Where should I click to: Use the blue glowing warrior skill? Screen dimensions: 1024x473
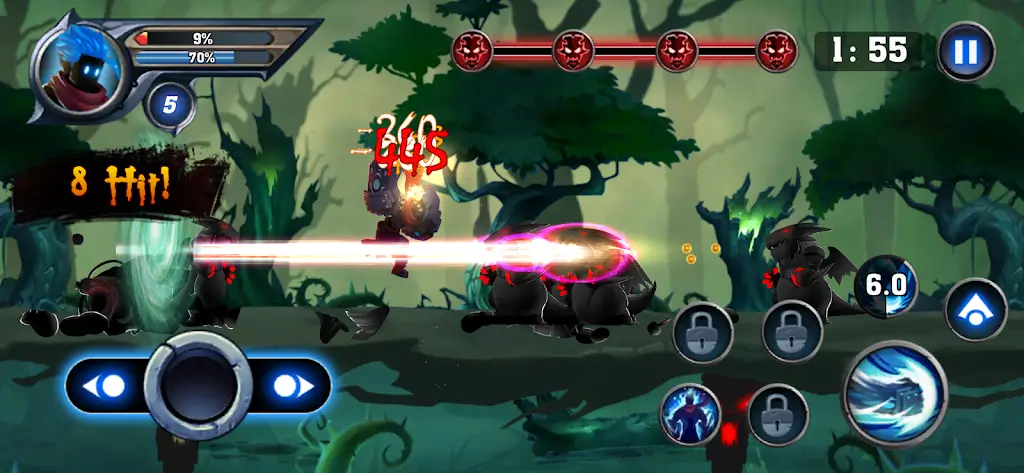coord(690,413)
